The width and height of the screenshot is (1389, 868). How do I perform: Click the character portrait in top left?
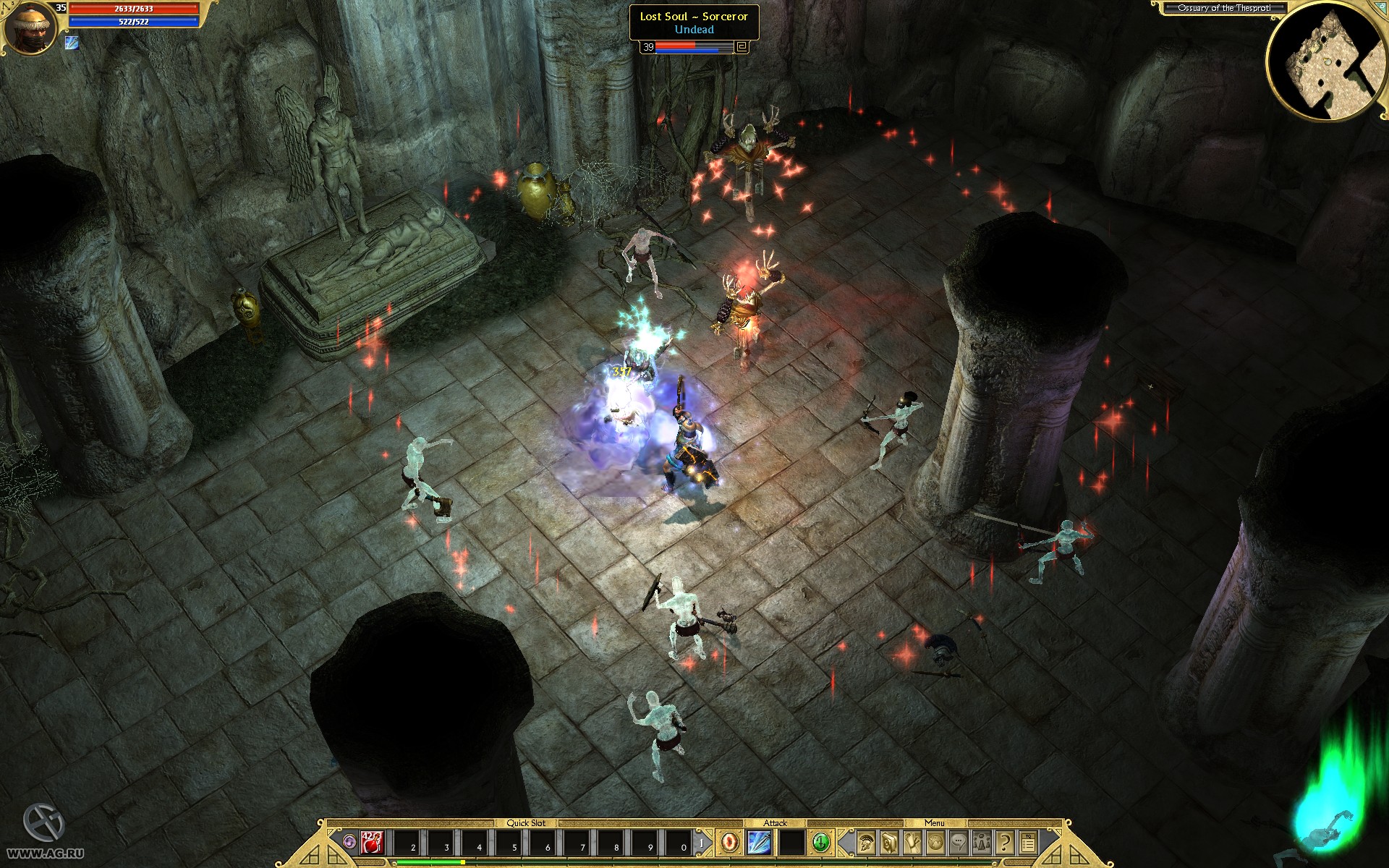point(30,27)
